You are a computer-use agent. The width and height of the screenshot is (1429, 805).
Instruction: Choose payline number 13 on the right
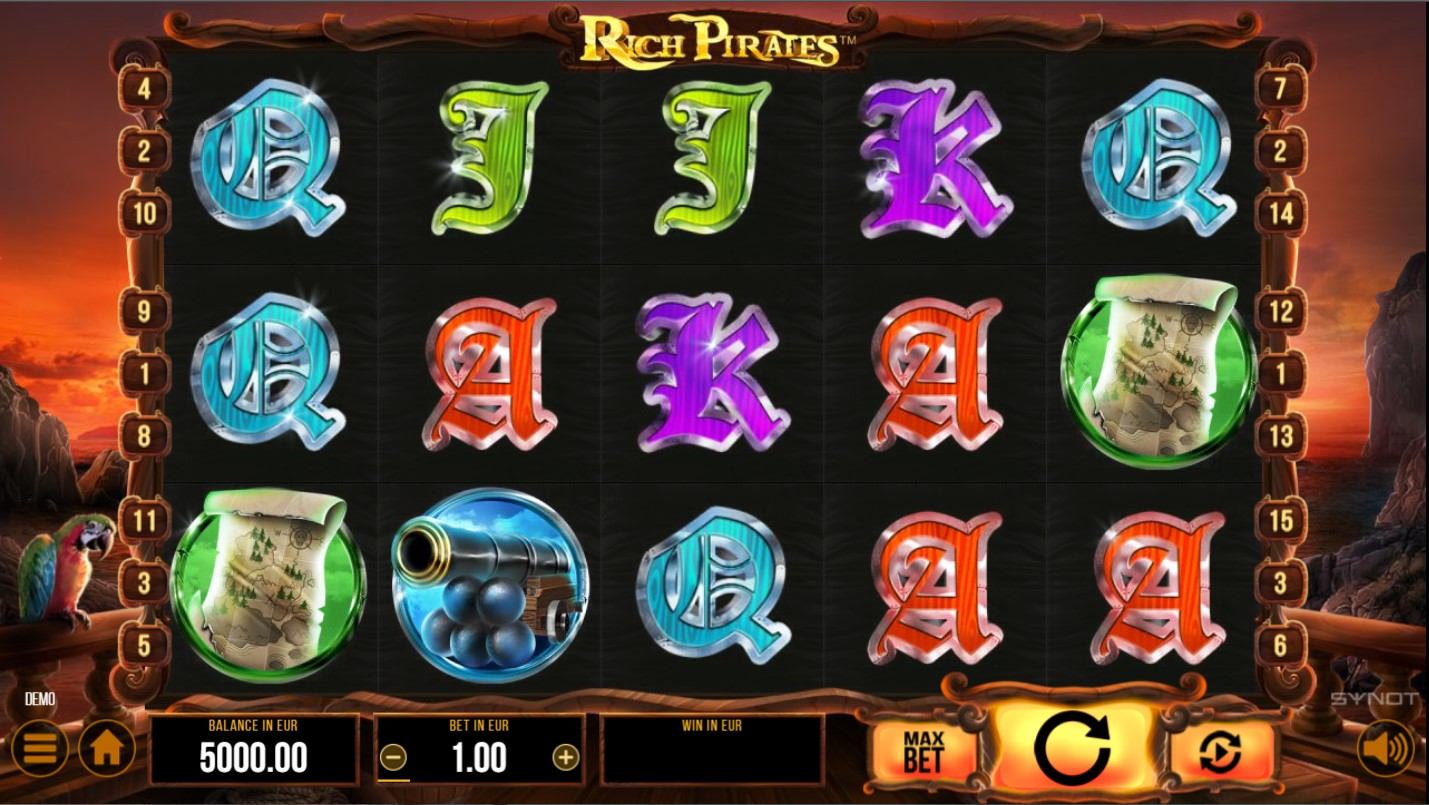coord(1280,436)
